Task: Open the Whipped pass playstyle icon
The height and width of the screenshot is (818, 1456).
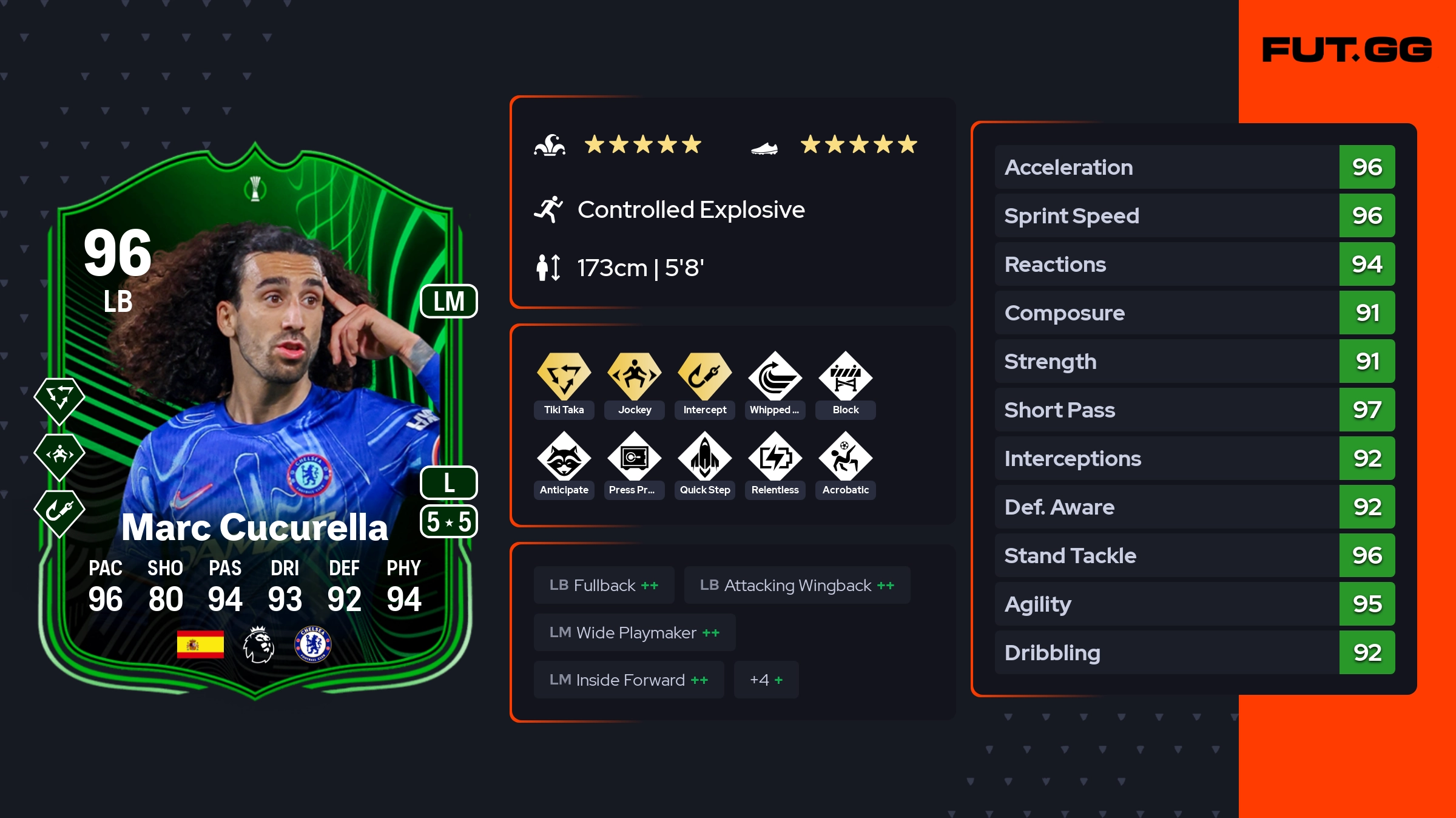Action: pyautogui.click(x=775, y=376)
